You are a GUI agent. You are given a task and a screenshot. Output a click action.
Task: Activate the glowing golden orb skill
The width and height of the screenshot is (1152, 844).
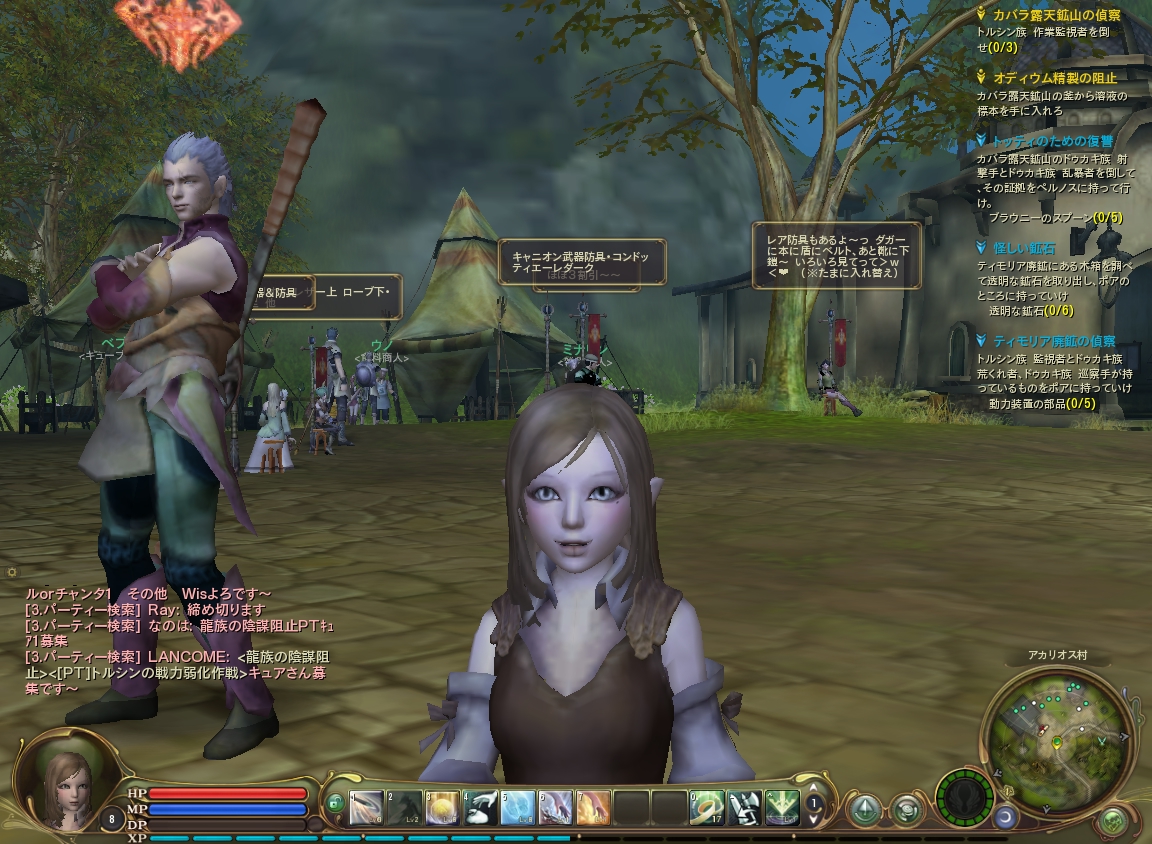(x=443, y=807)
